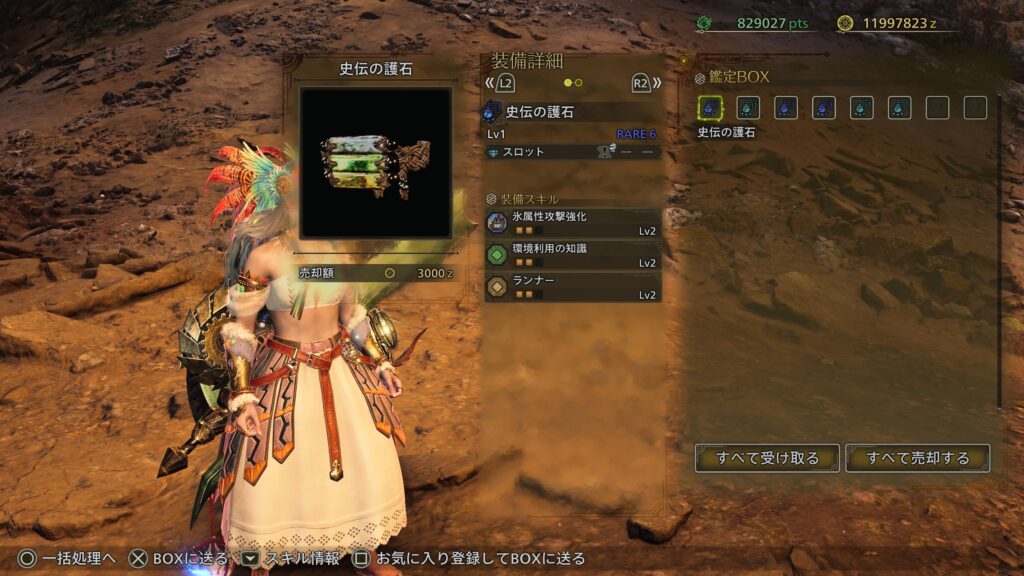Screen dimensions: 1024x576
Task: Select the ランナー skill row
Action: click(x=573, y=287)
